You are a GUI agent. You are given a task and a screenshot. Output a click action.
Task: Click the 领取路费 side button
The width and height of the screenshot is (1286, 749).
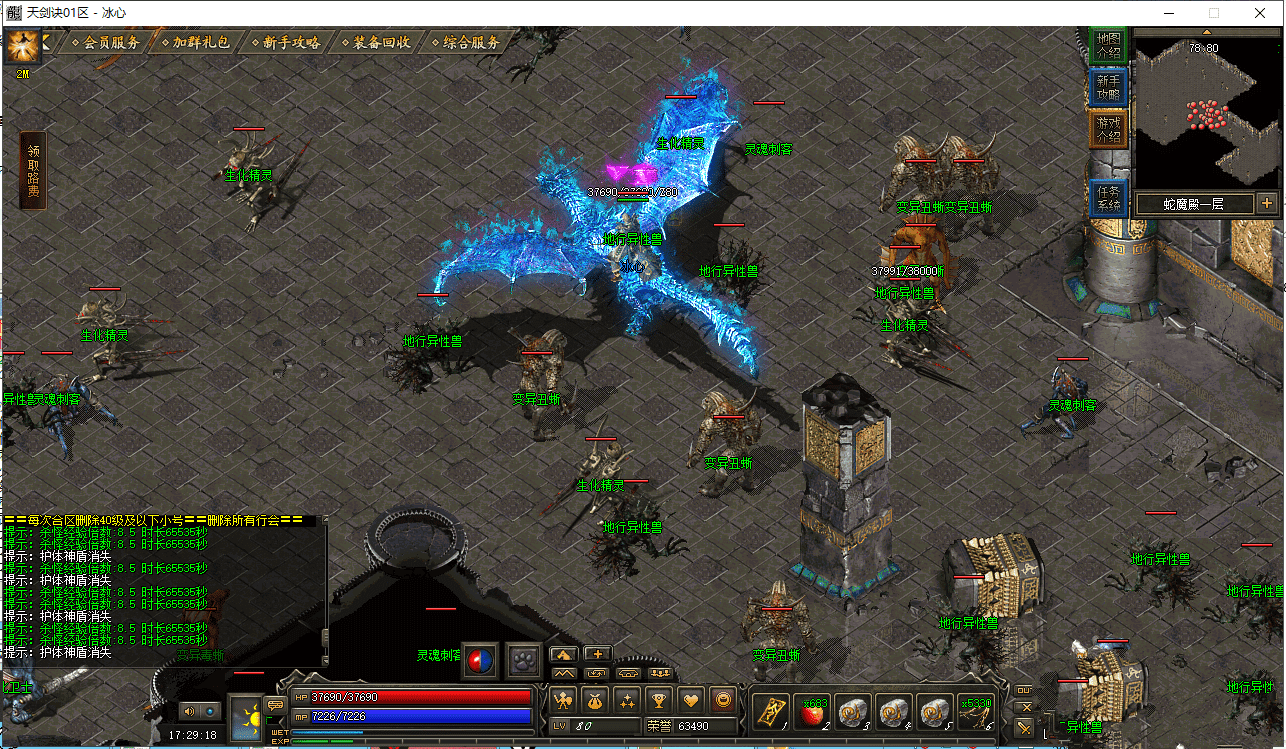pos(33,170)
